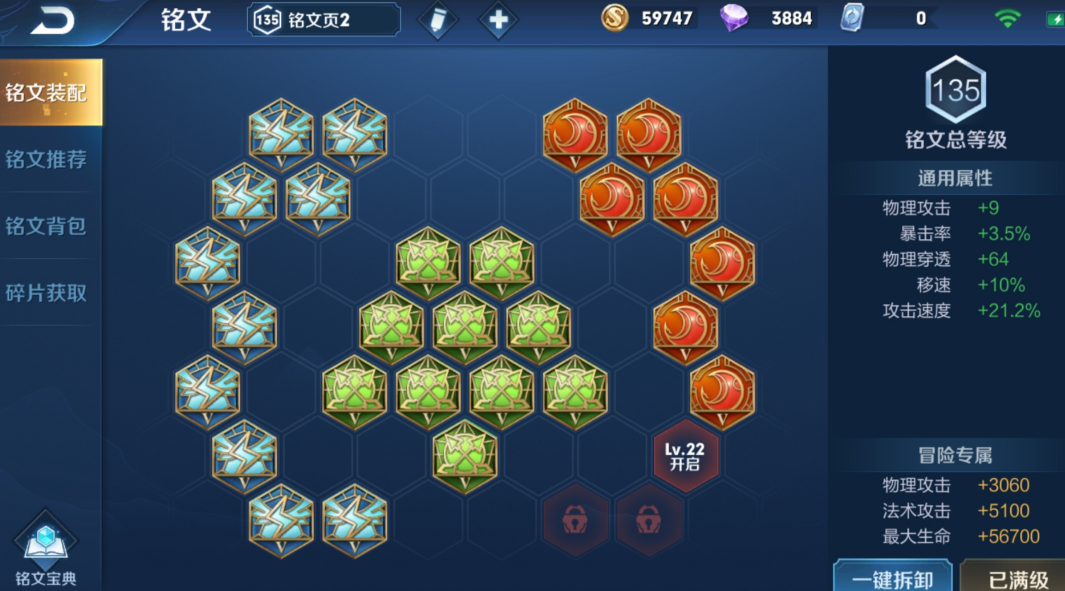Image resolution: width=1065 pixels, height=591 pixels.
Task: Open the 铭文页2 page selector
Action: (323, 19)
